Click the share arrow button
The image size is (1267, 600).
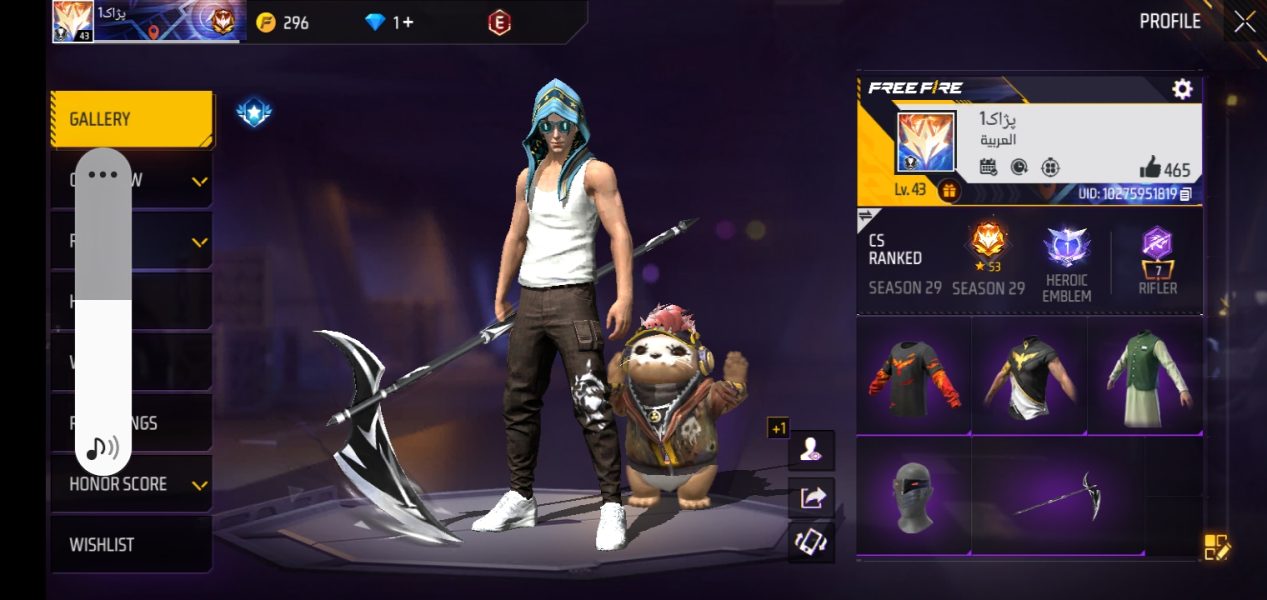pyautogui.click(x=811, y=497)
